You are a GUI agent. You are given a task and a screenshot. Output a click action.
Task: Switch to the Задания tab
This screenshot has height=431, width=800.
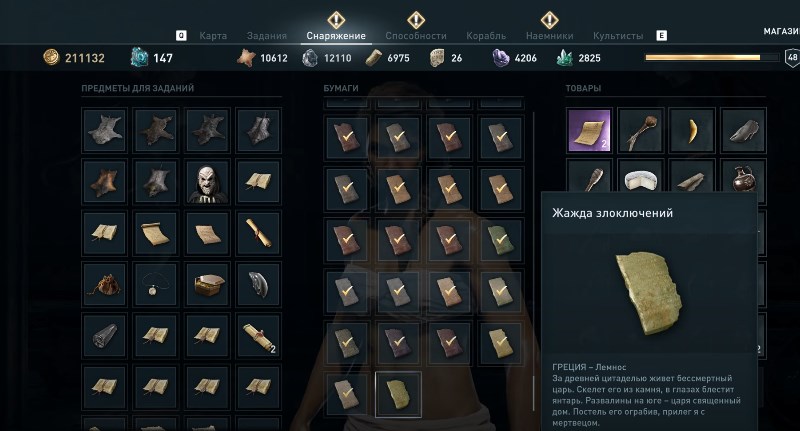[x=267, y=36]
